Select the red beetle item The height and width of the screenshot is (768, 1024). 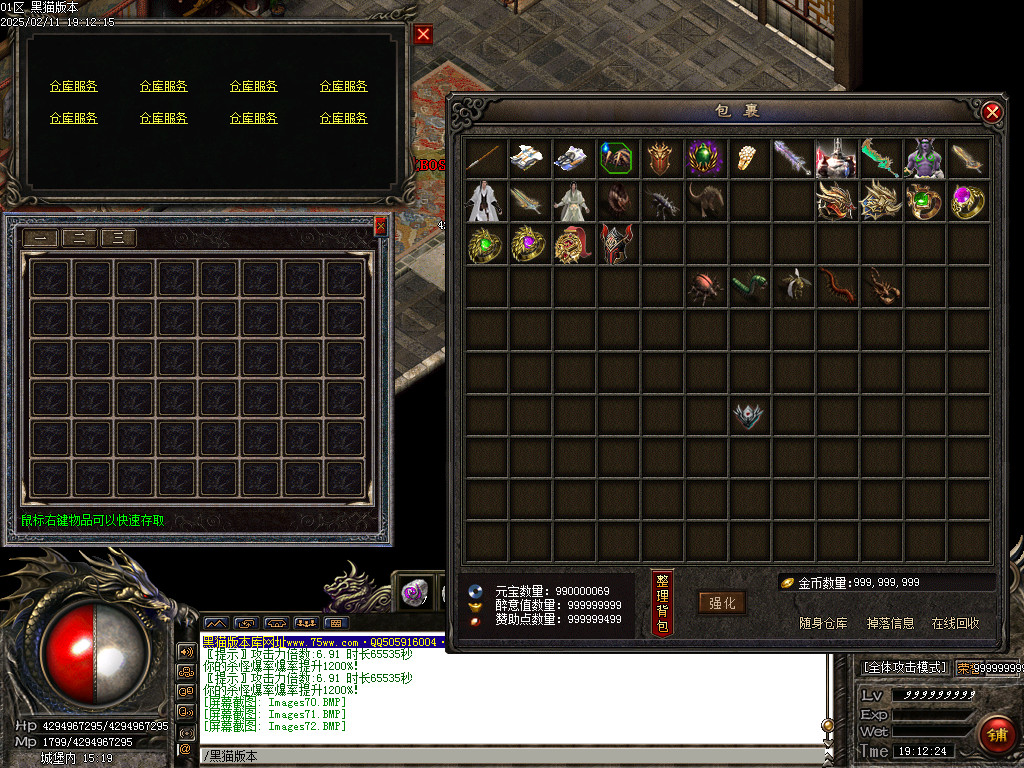click(x=705, y=288)
